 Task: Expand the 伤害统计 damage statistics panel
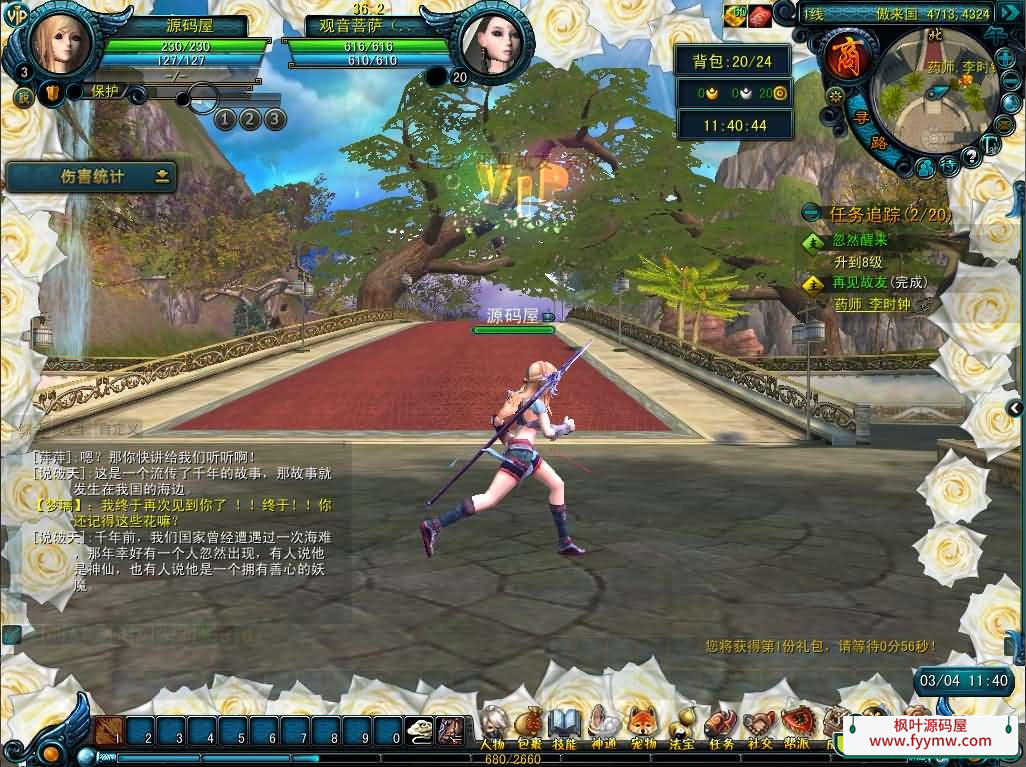[x=162, y=177]
